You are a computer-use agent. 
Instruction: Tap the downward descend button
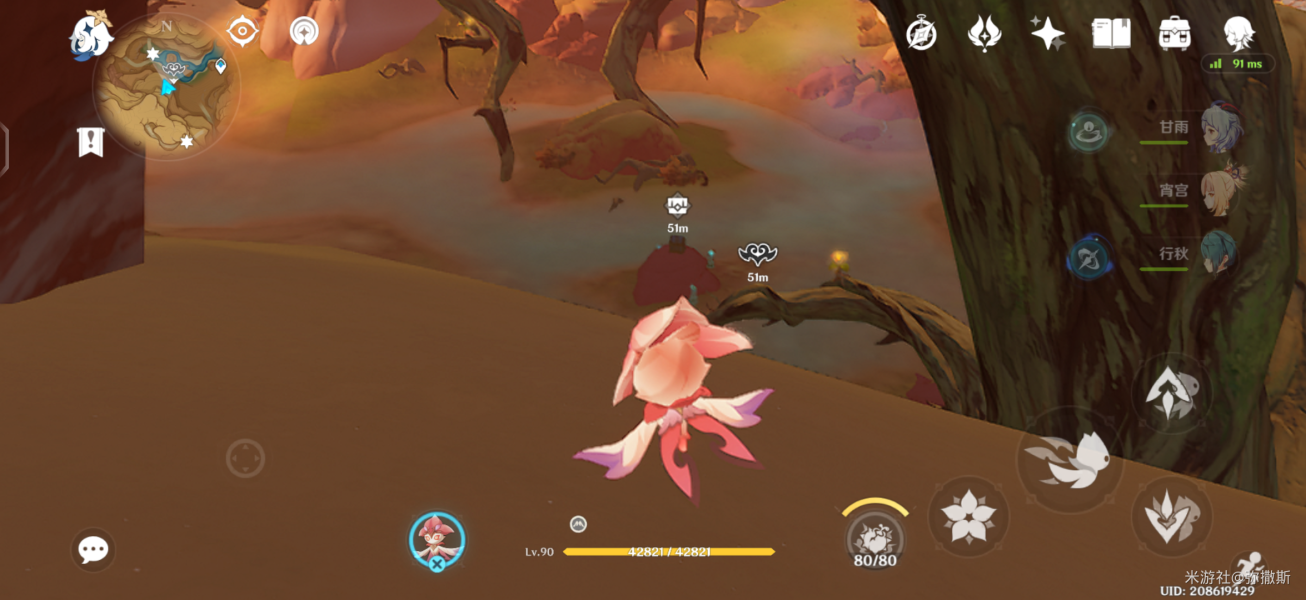(x=1171, y=515)
